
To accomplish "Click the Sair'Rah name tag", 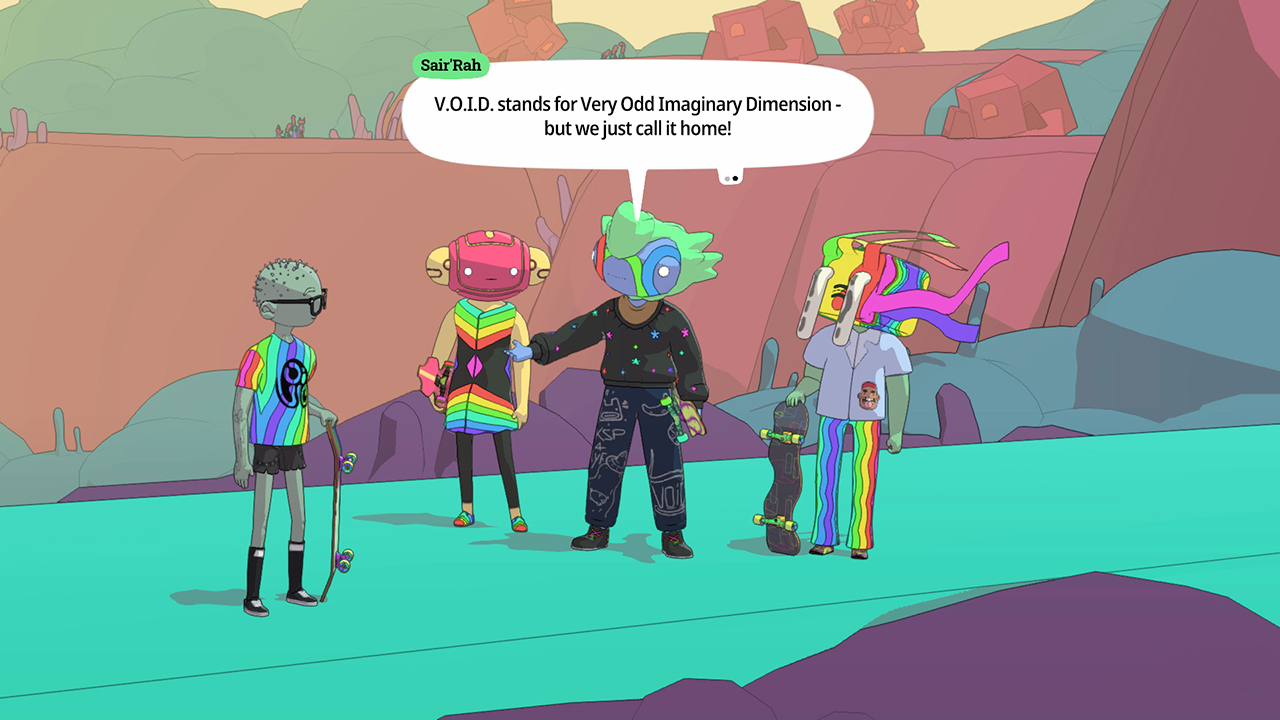I will pyautogui.click(x=450, y=65).
